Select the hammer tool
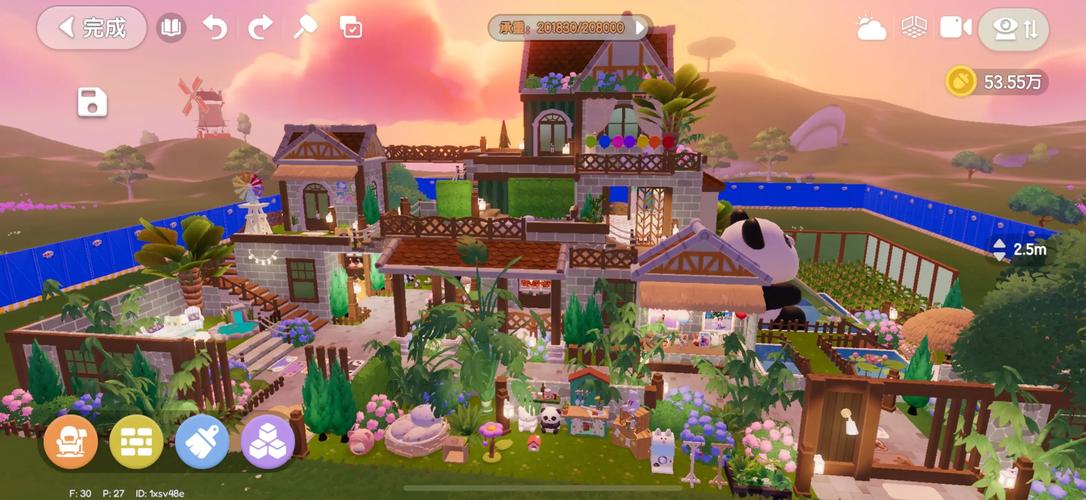Viewport: 1086px width, 500px height. point(305,28)
